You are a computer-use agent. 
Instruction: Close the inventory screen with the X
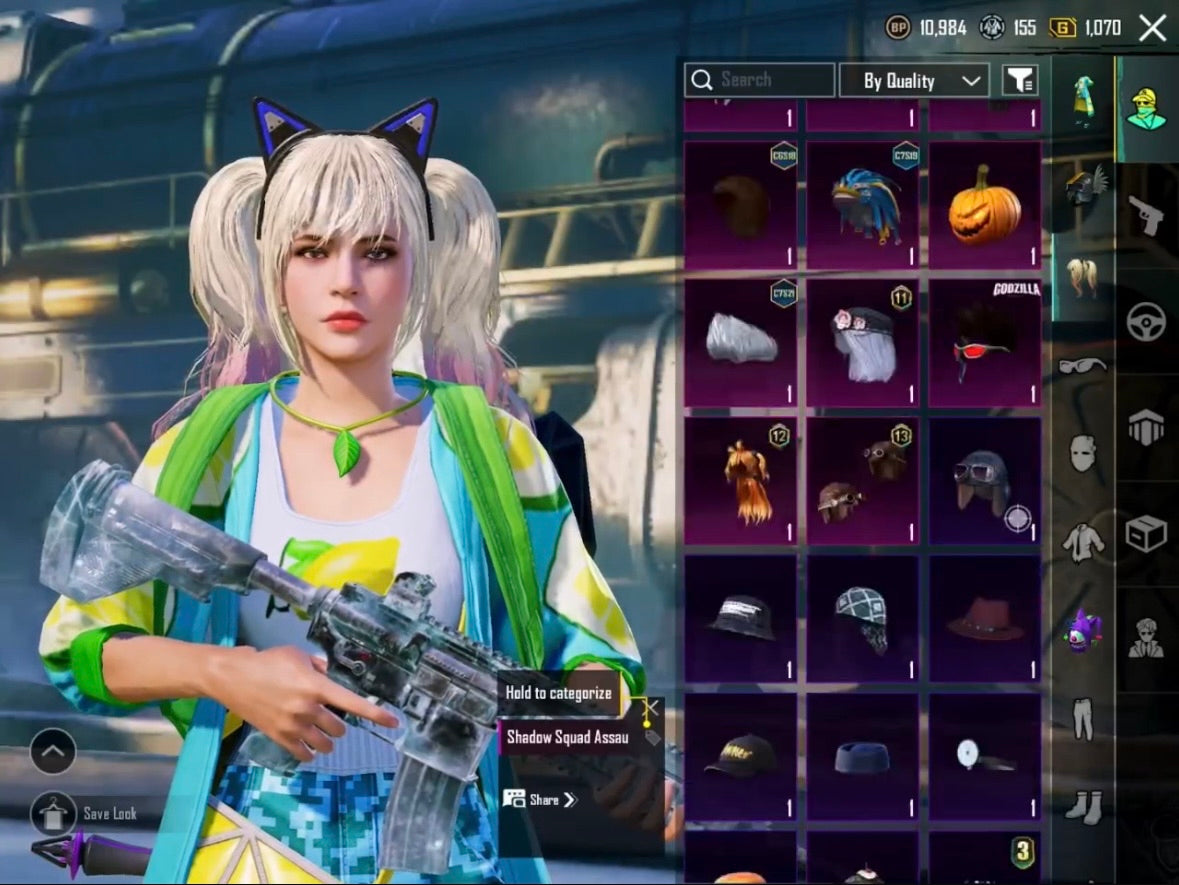pos(1152,28)
